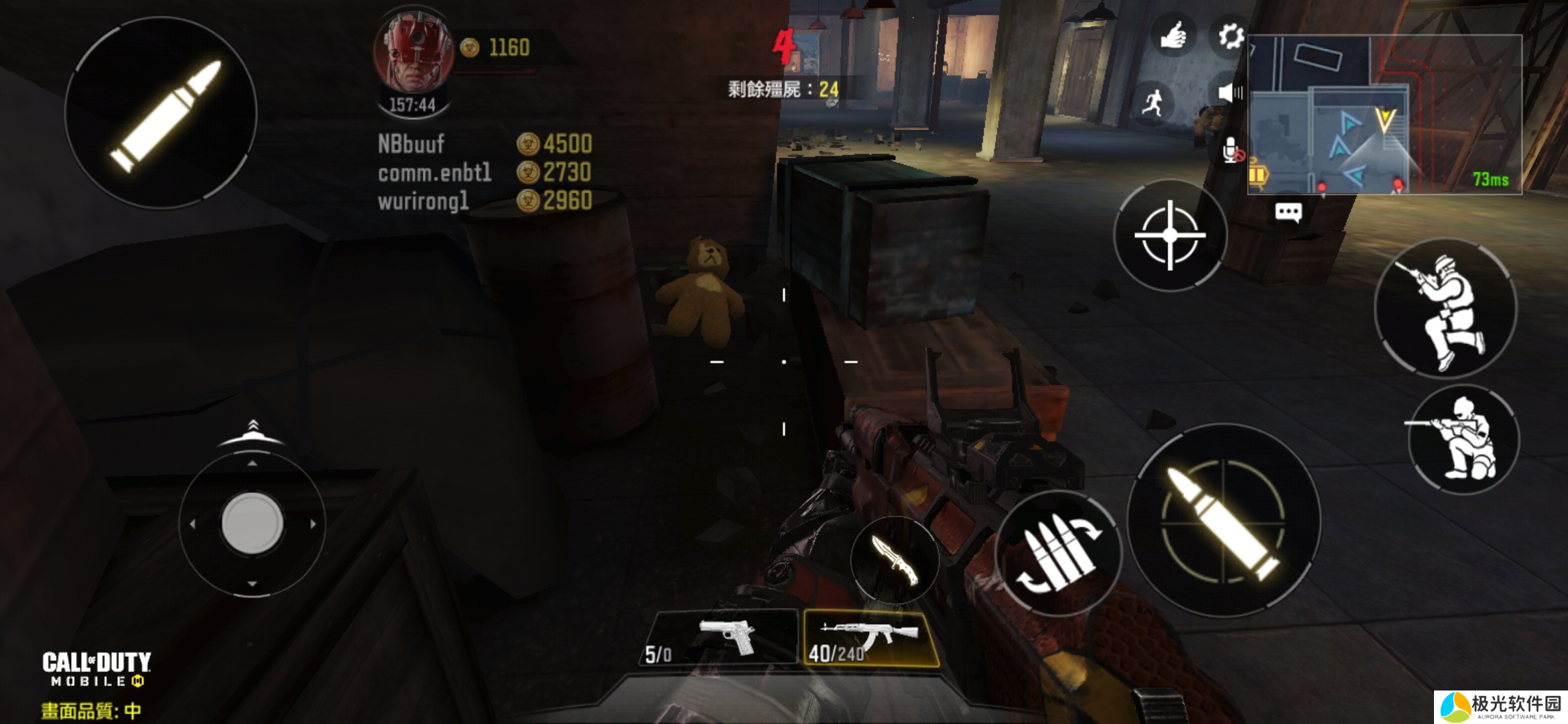
Task: Fire with the right-side bullet button
Action: pyautogui.click(x=1224, y=520)
